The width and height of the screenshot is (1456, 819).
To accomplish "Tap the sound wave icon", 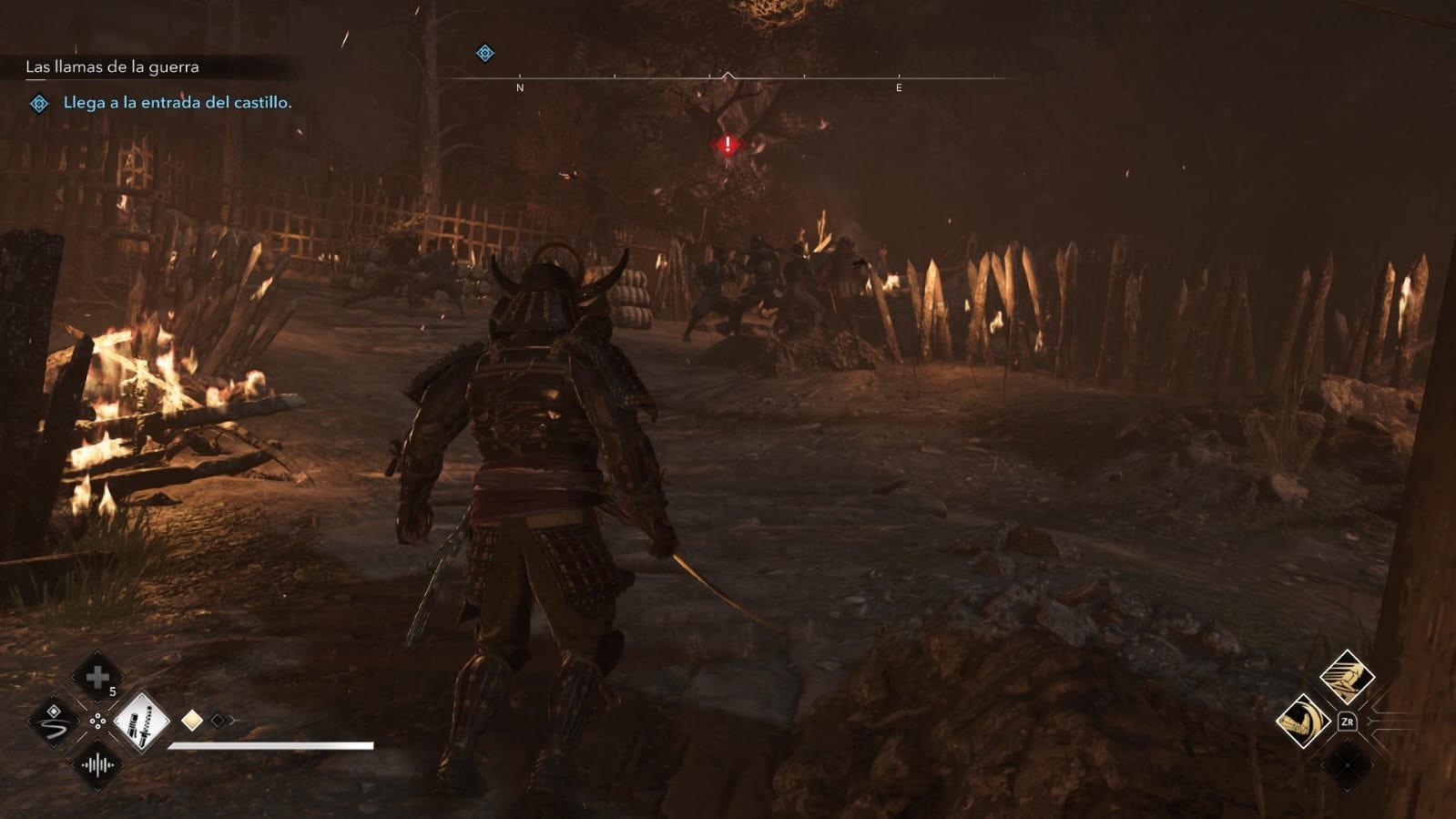I will coord(97,765).
